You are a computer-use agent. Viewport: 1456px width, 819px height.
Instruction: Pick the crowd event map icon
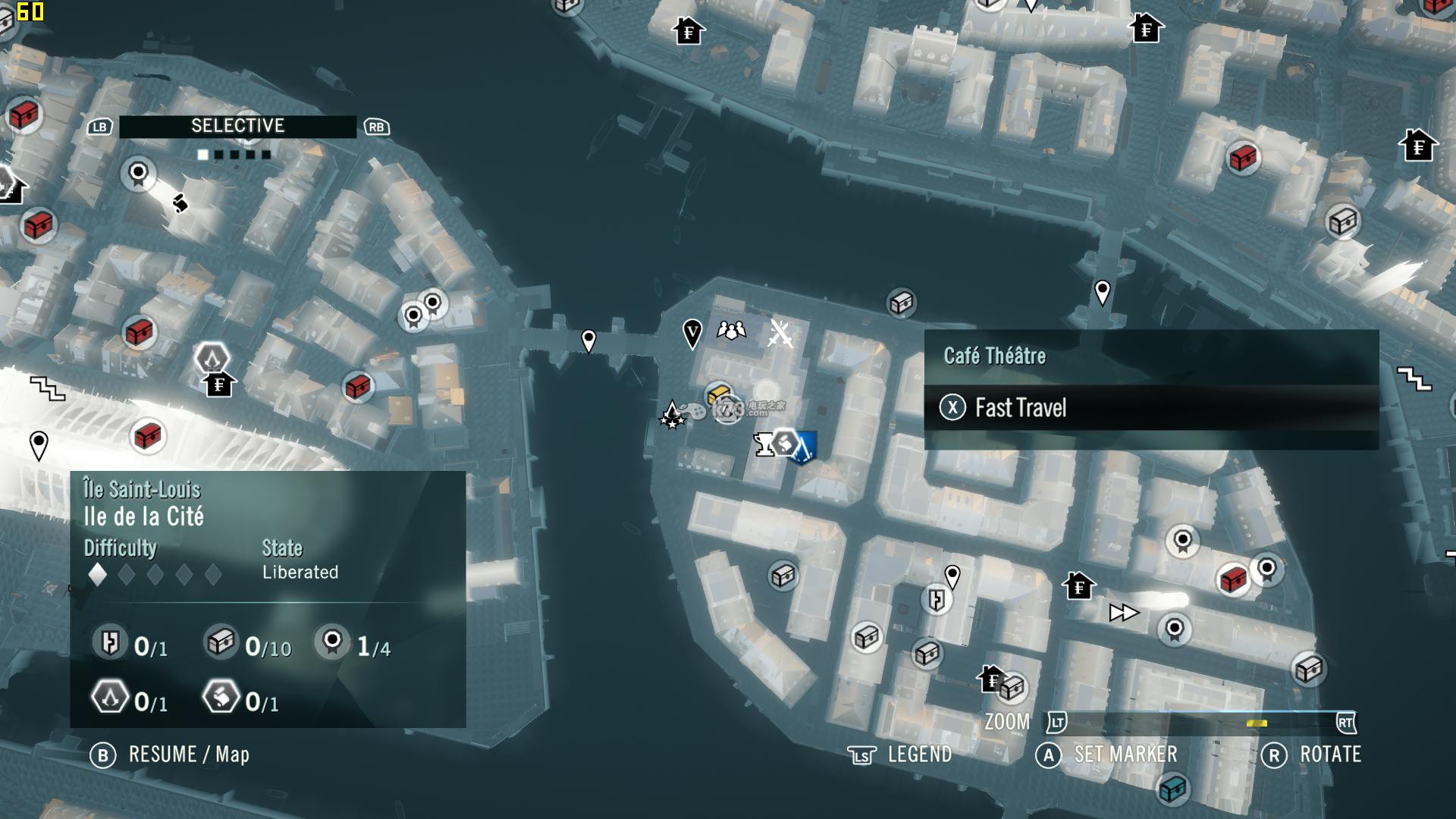[x=731, y=331]
